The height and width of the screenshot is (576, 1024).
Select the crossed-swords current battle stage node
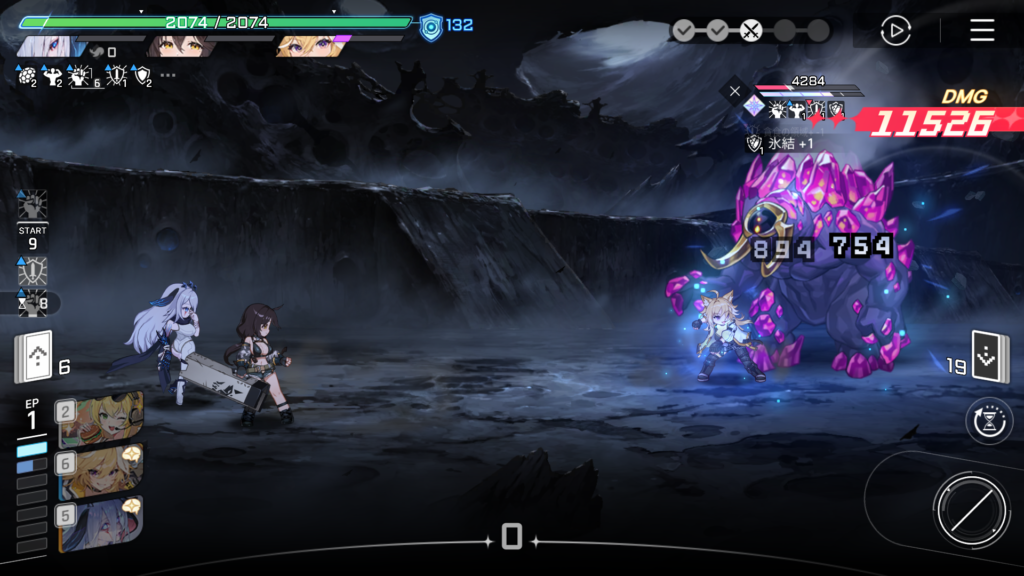pyautogui.click(x=751, y=31)
